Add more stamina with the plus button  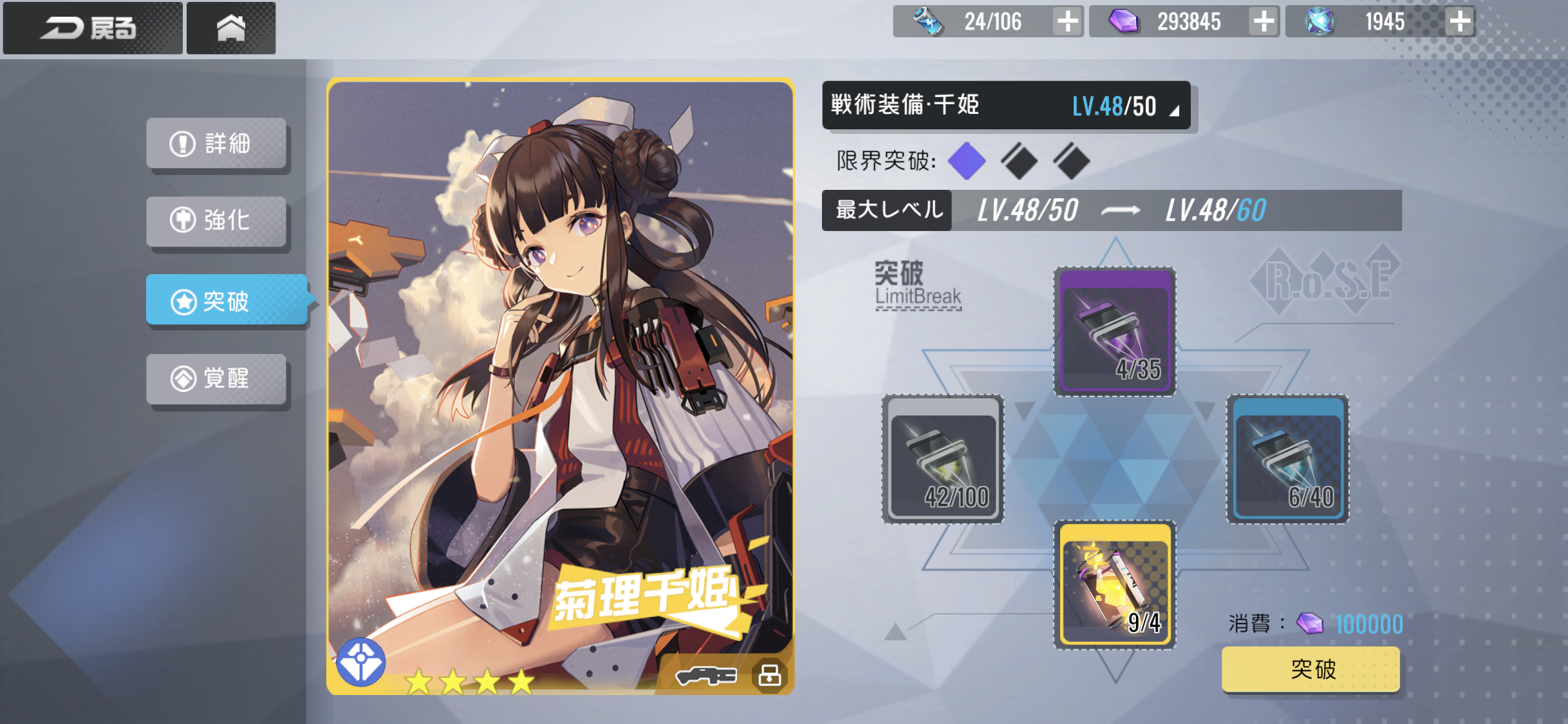pos(1067,22)
